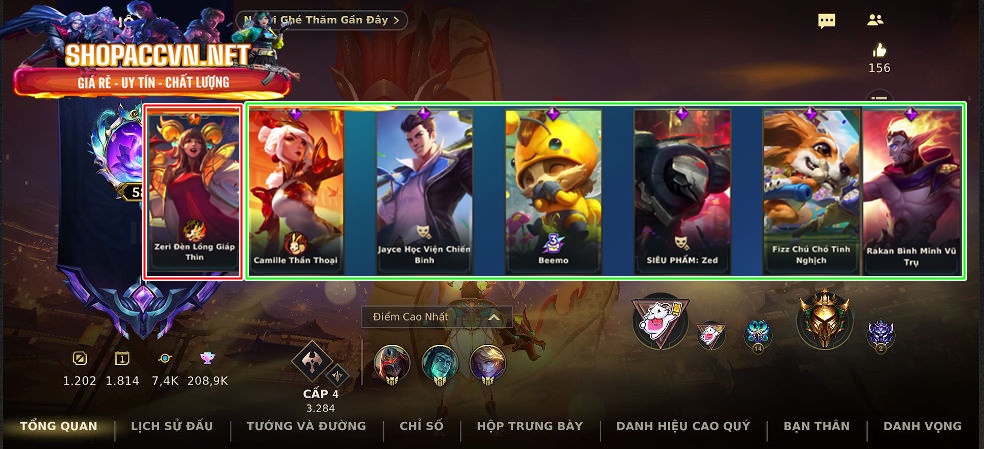Click the friends people icon

[x=875, y=20]
